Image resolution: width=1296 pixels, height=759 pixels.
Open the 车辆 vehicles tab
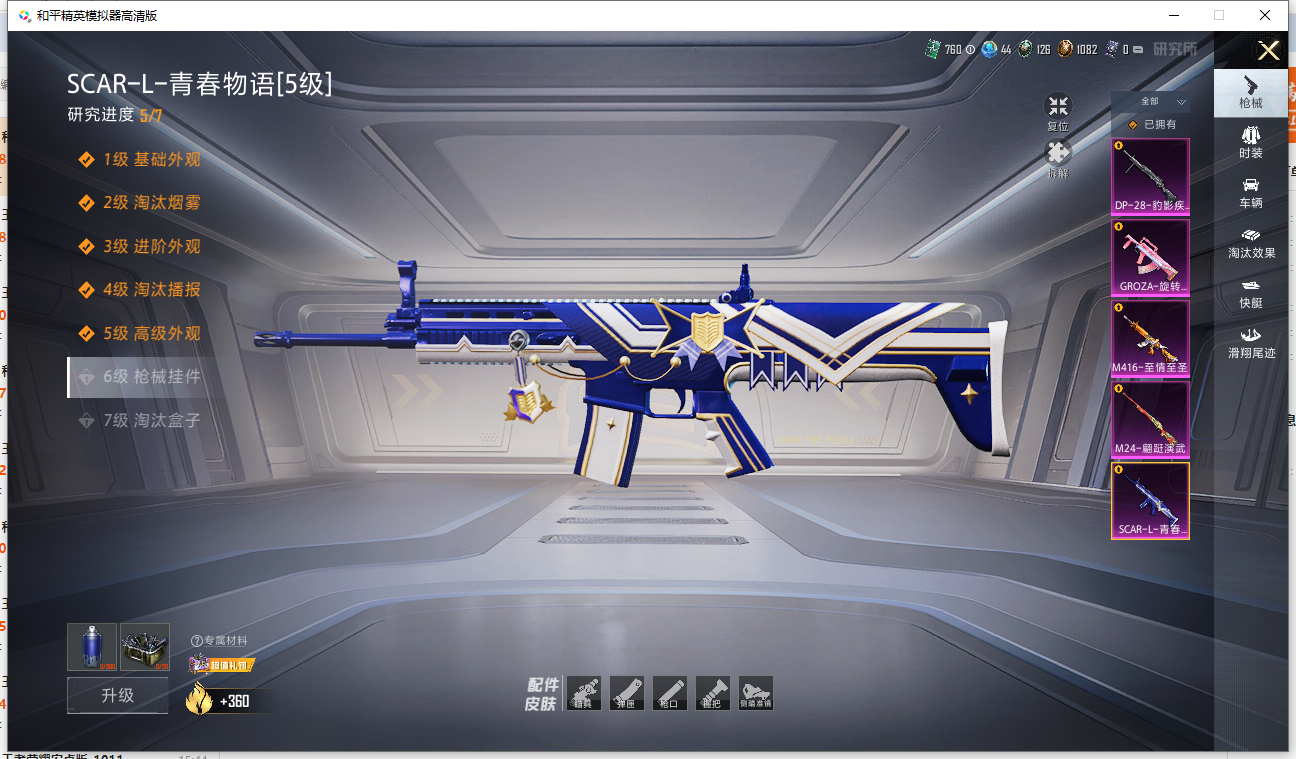coord(1250,193)
